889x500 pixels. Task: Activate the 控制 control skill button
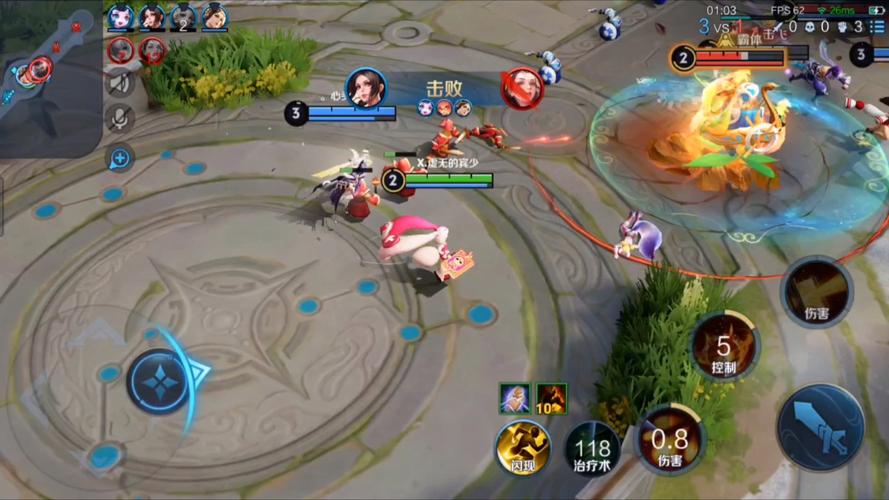724,346
